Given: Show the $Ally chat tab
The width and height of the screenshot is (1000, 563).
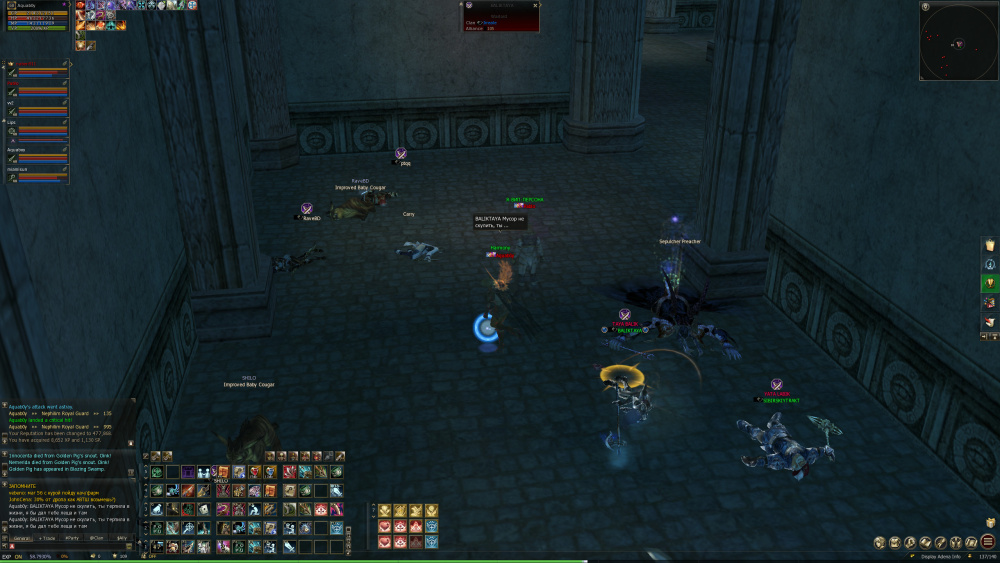Looking at the screenshot, I should point(122,538).
